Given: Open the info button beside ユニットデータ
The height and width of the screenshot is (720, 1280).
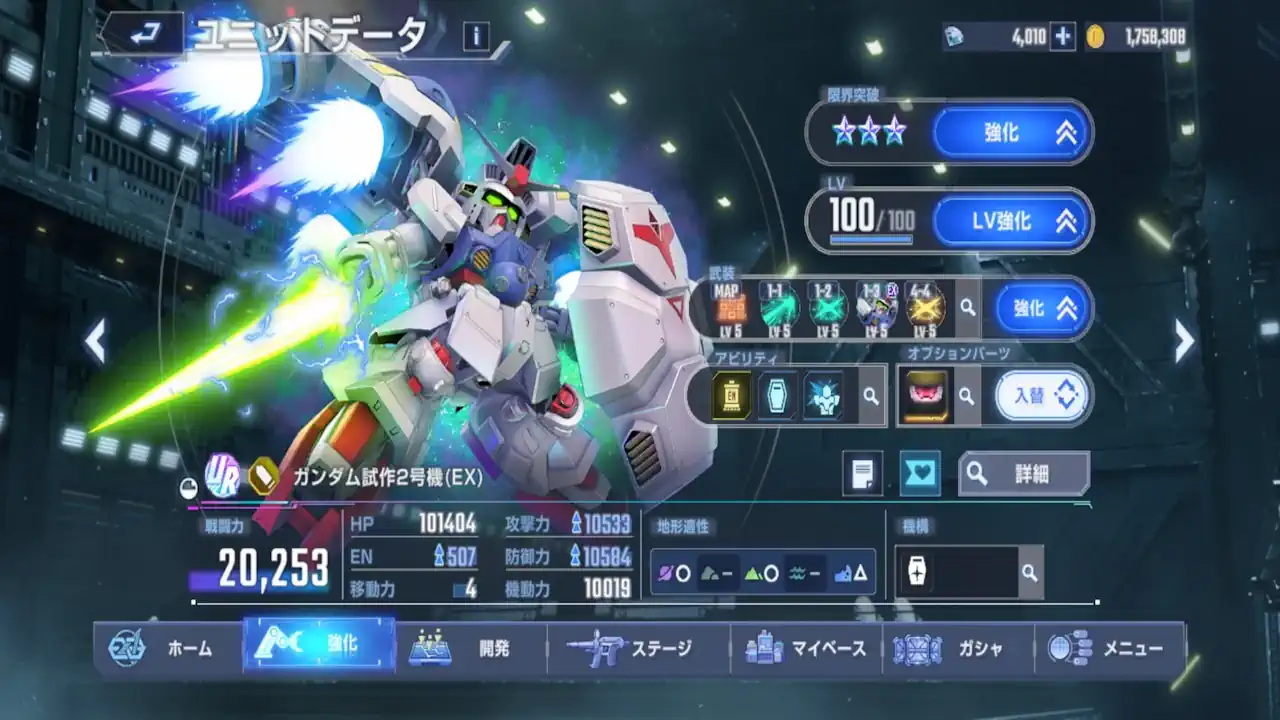Looking at the screenshot, I should point(476,37).
